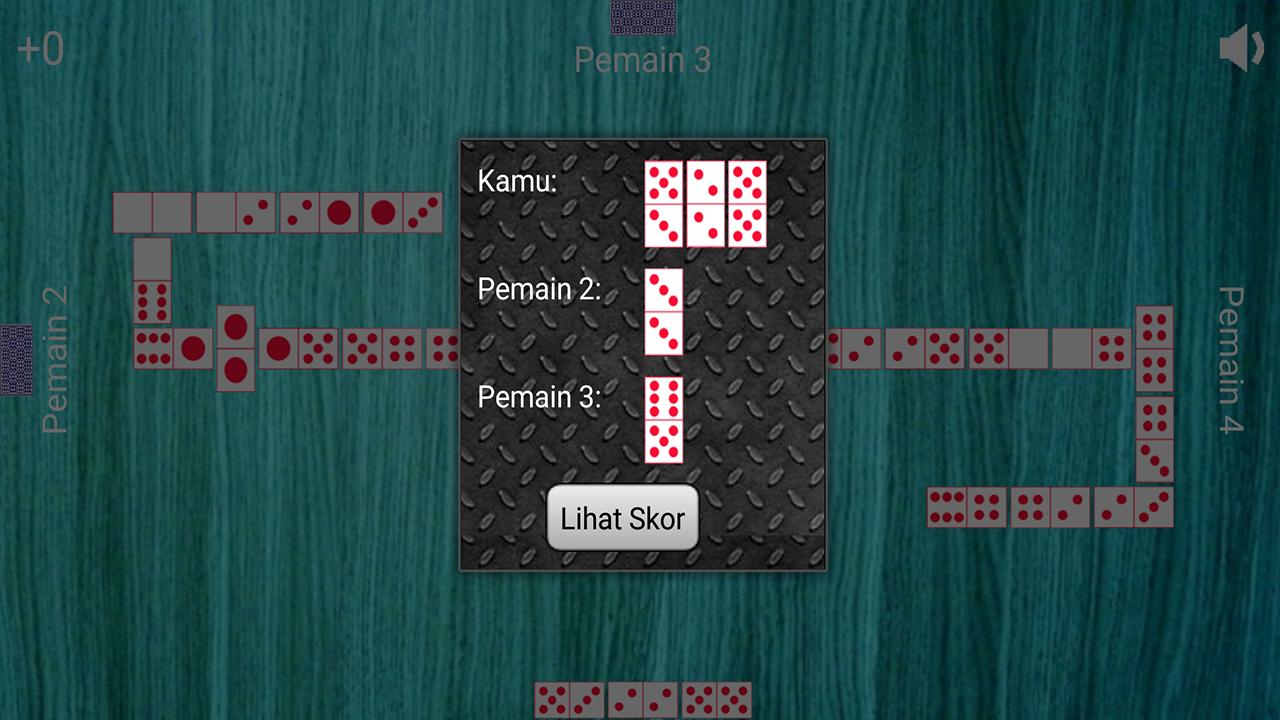1280x720 pixels.
Task: Select Pemain 3's face-down tile stack
Action: coord(643,17)
